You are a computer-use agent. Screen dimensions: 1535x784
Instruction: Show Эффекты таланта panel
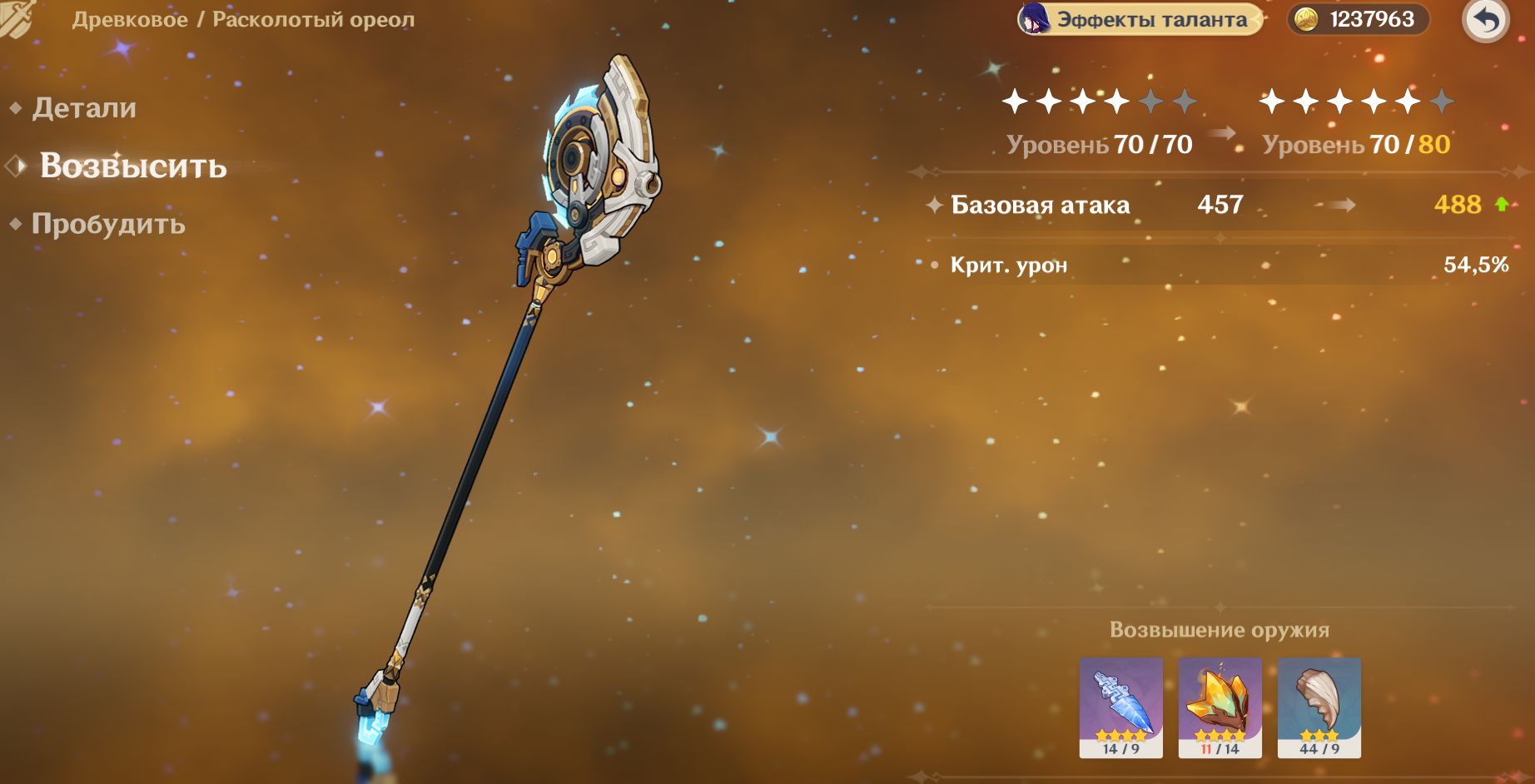1140,19
